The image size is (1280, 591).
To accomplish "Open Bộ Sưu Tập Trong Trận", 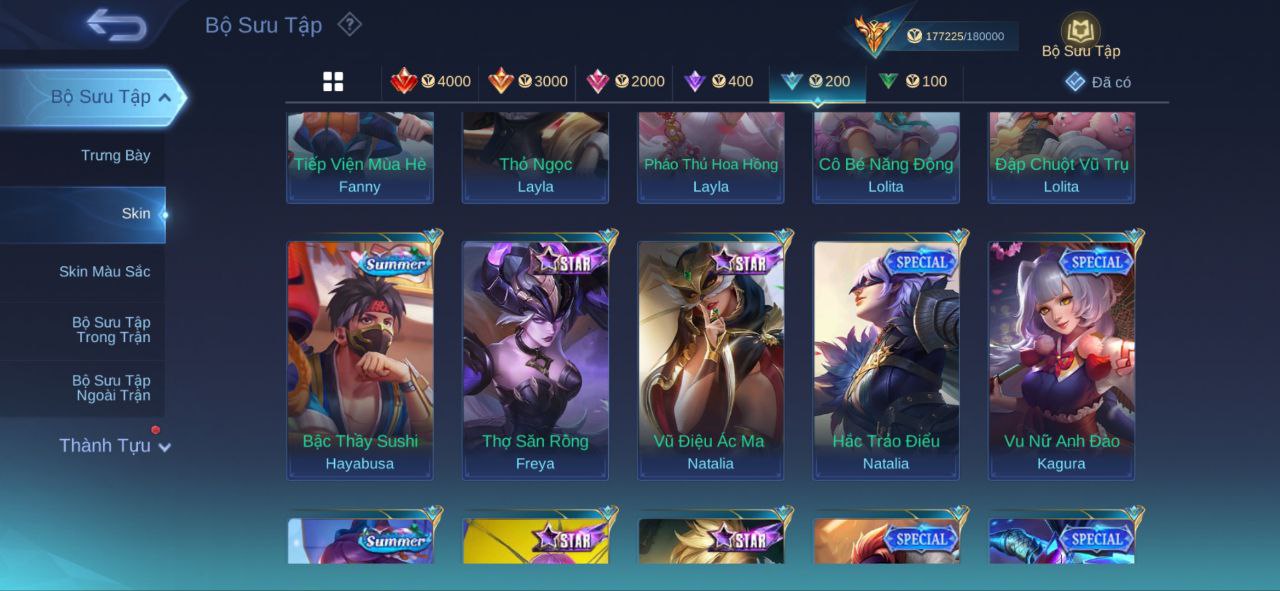I will [110, 329].
